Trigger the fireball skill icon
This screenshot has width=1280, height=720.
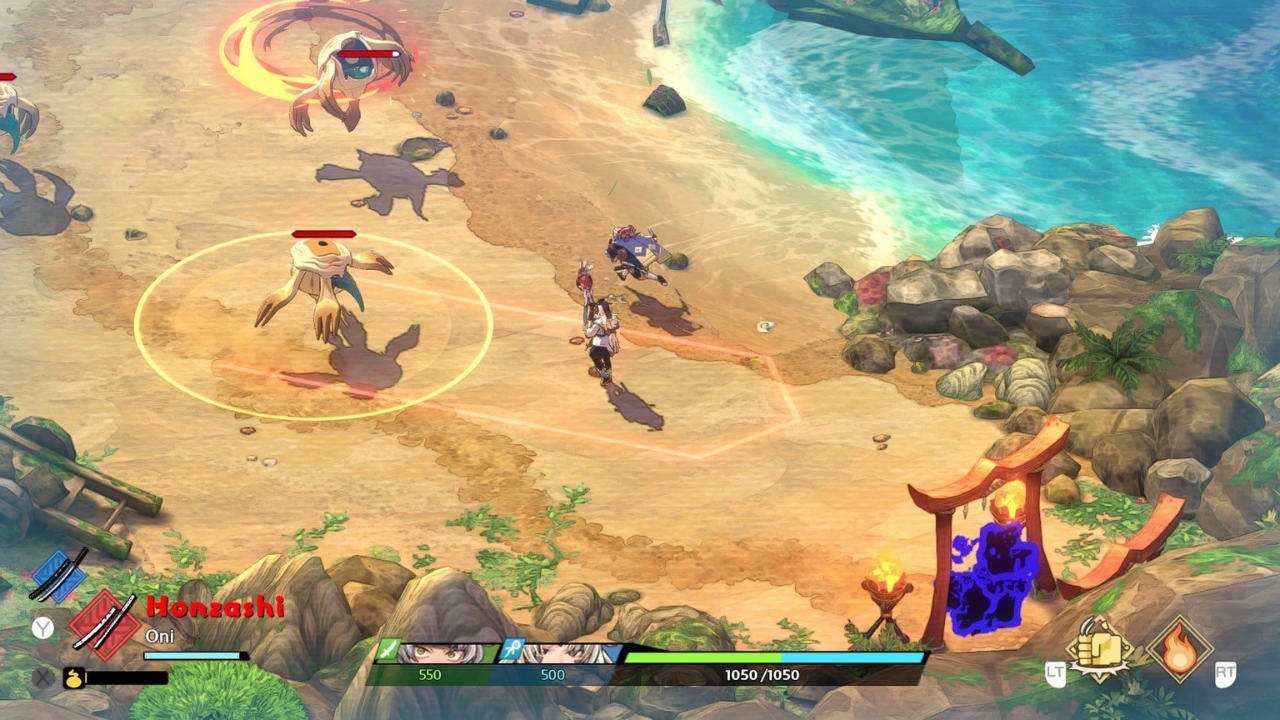[1179, 650]
